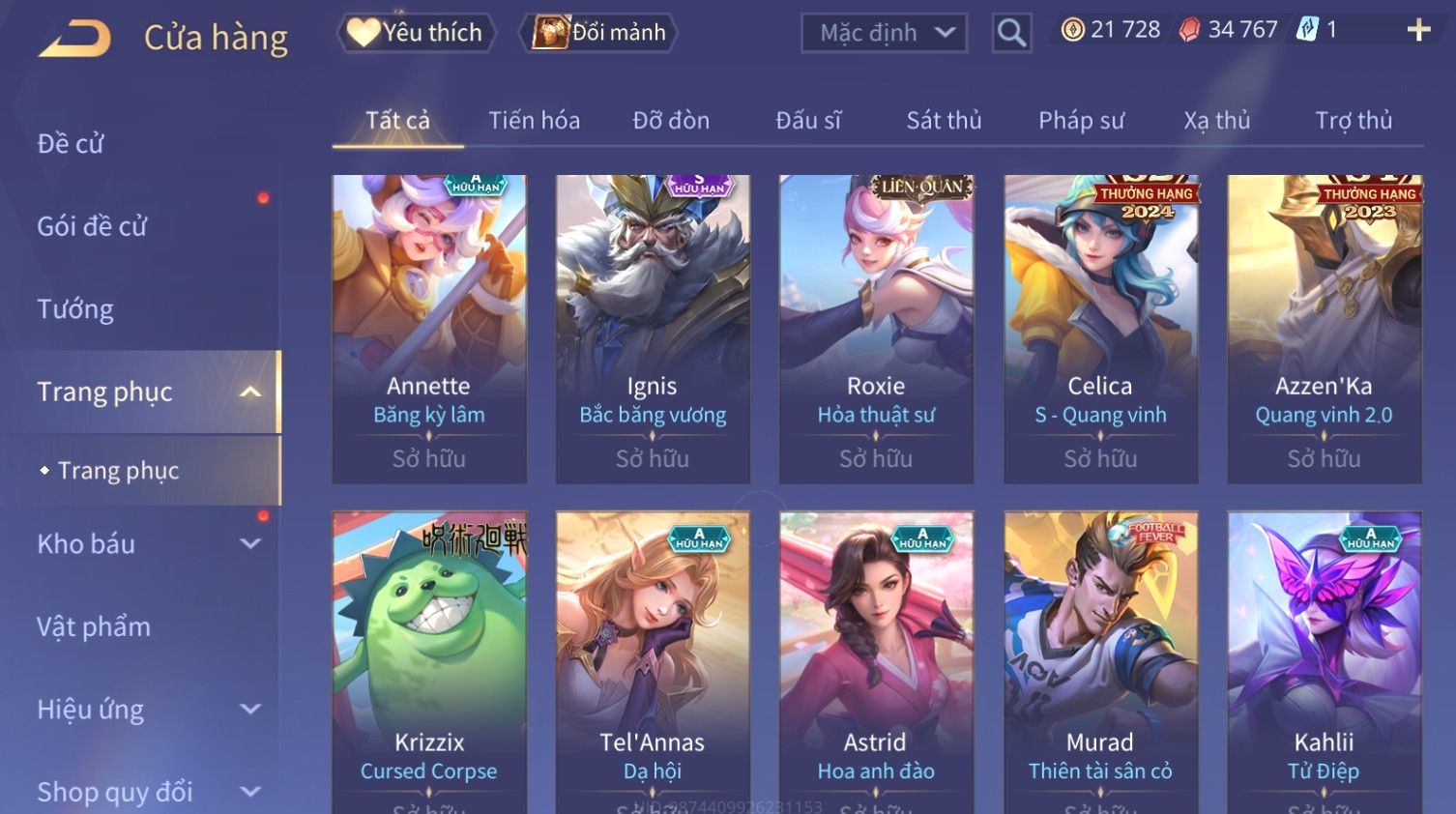Open Đổi mảnh fragment exchange

pos(599,33)
